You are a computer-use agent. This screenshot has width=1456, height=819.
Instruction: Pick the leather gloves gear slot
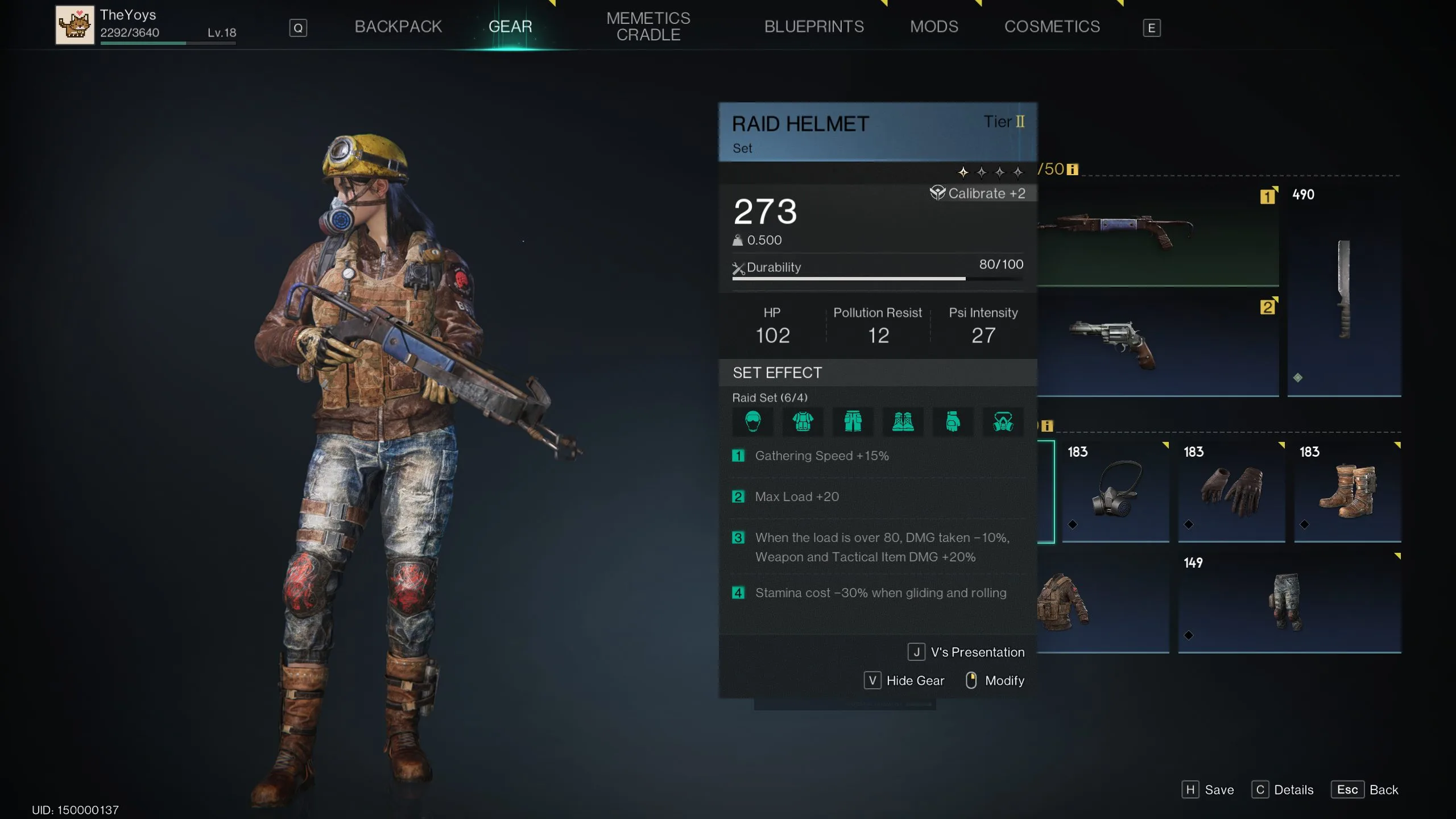1231,490
